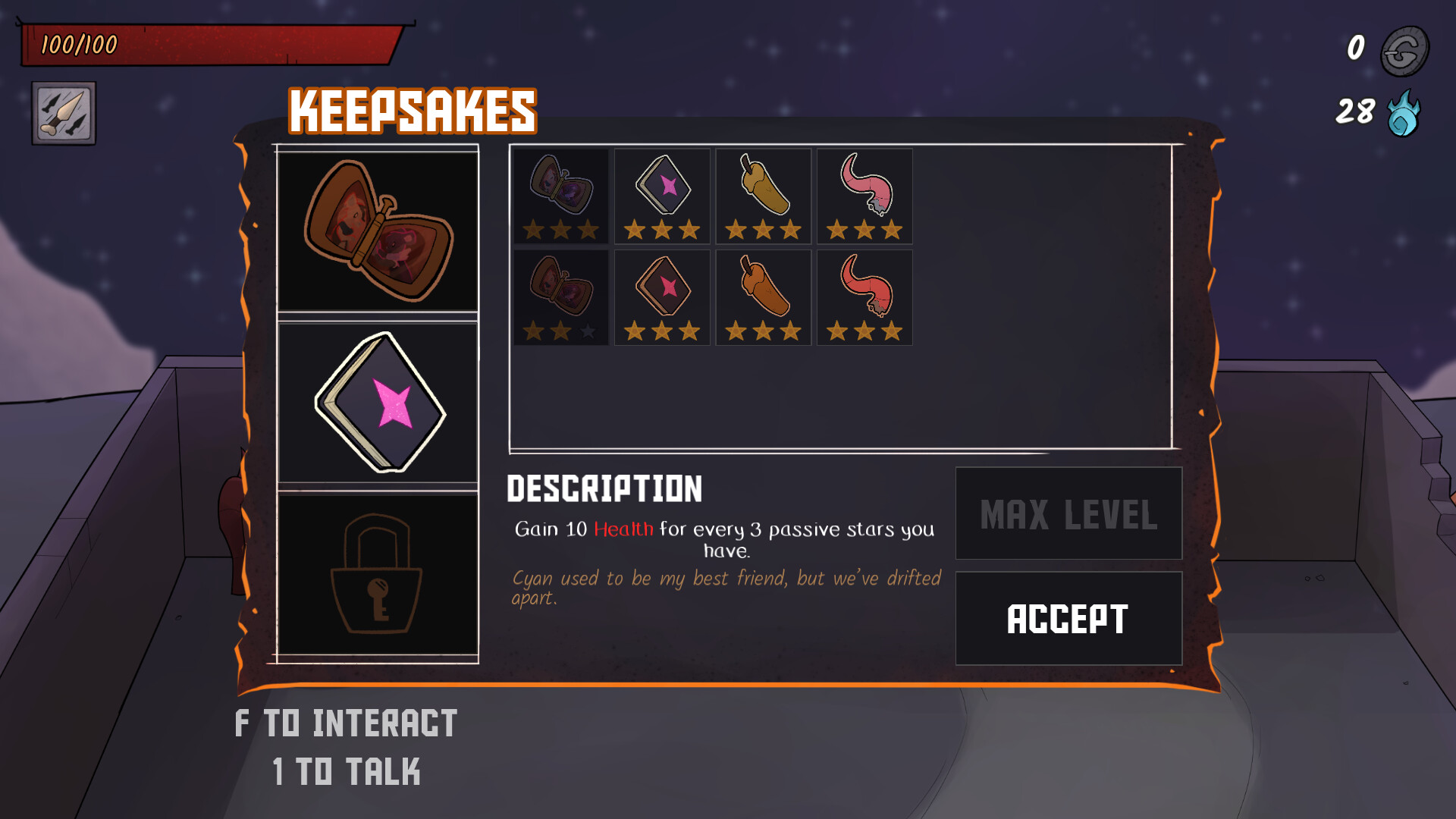The width and height of the screenshot is (1456, 819).
Task: Select the pink star spellbook keepsake
Action: [661, 196]
